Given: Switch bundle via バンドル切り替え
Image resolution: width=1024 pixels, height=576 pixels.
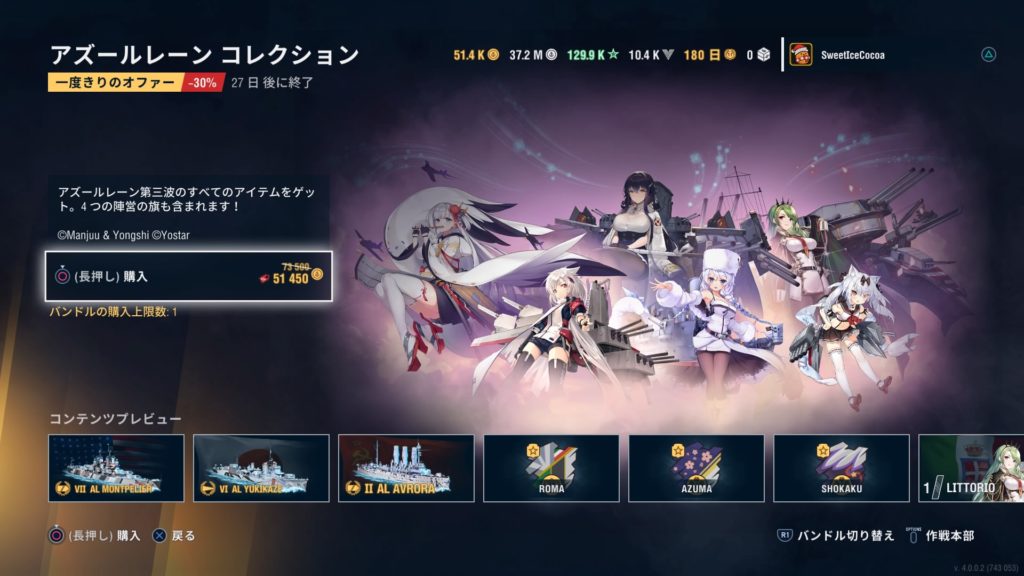Looking at the screenshot, I should [x=836, y=536].
